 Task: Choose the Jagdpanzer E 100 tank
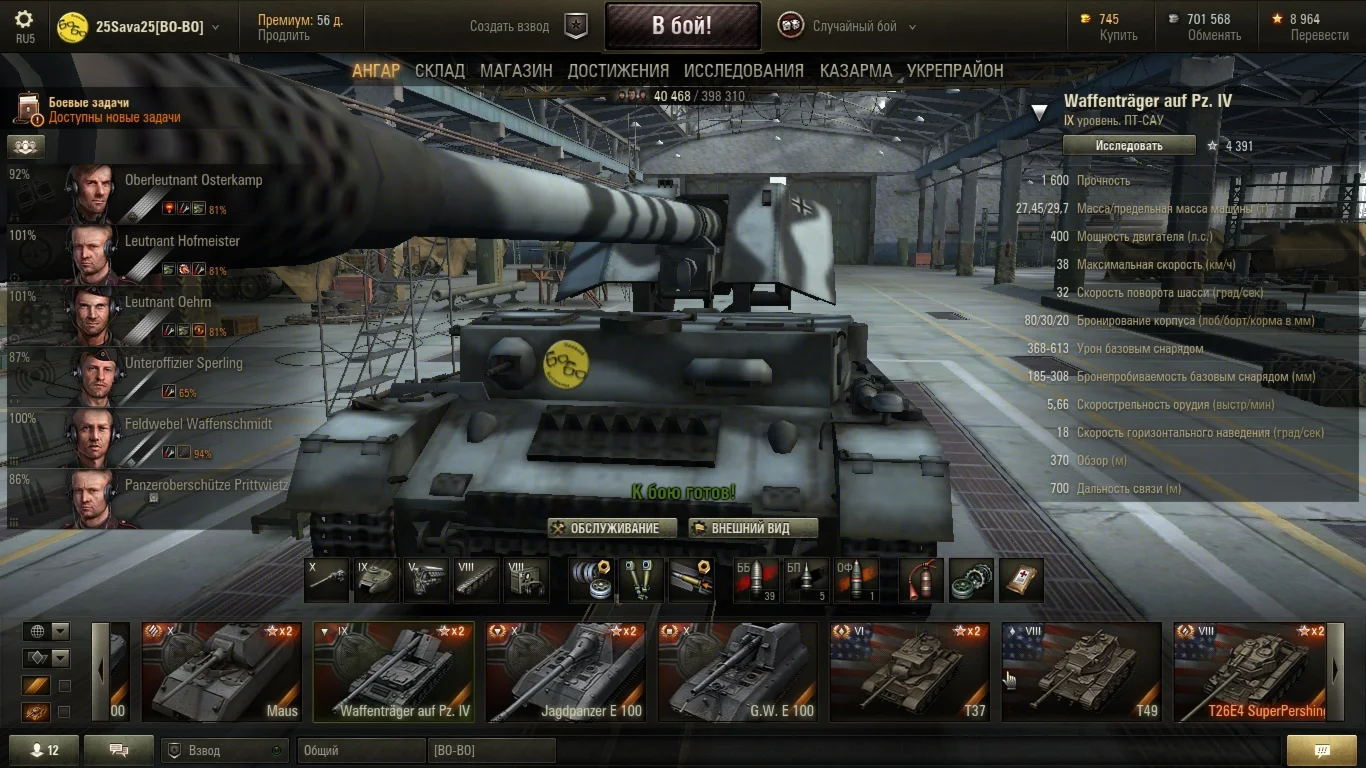(x=565, y=672)
